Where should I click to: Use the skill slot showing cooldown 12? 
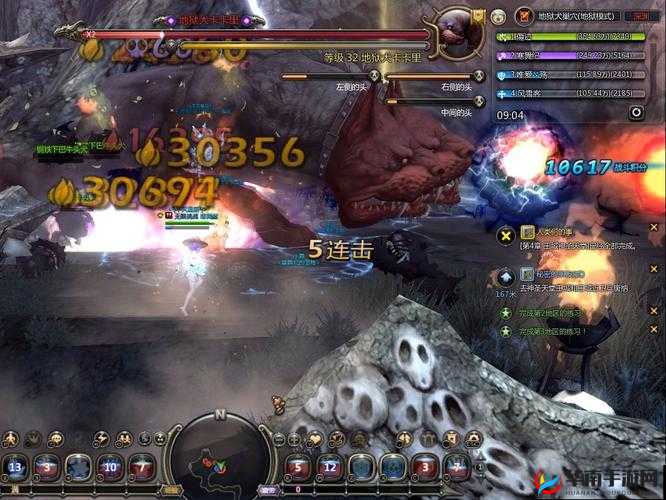click(x=330, y=468)
